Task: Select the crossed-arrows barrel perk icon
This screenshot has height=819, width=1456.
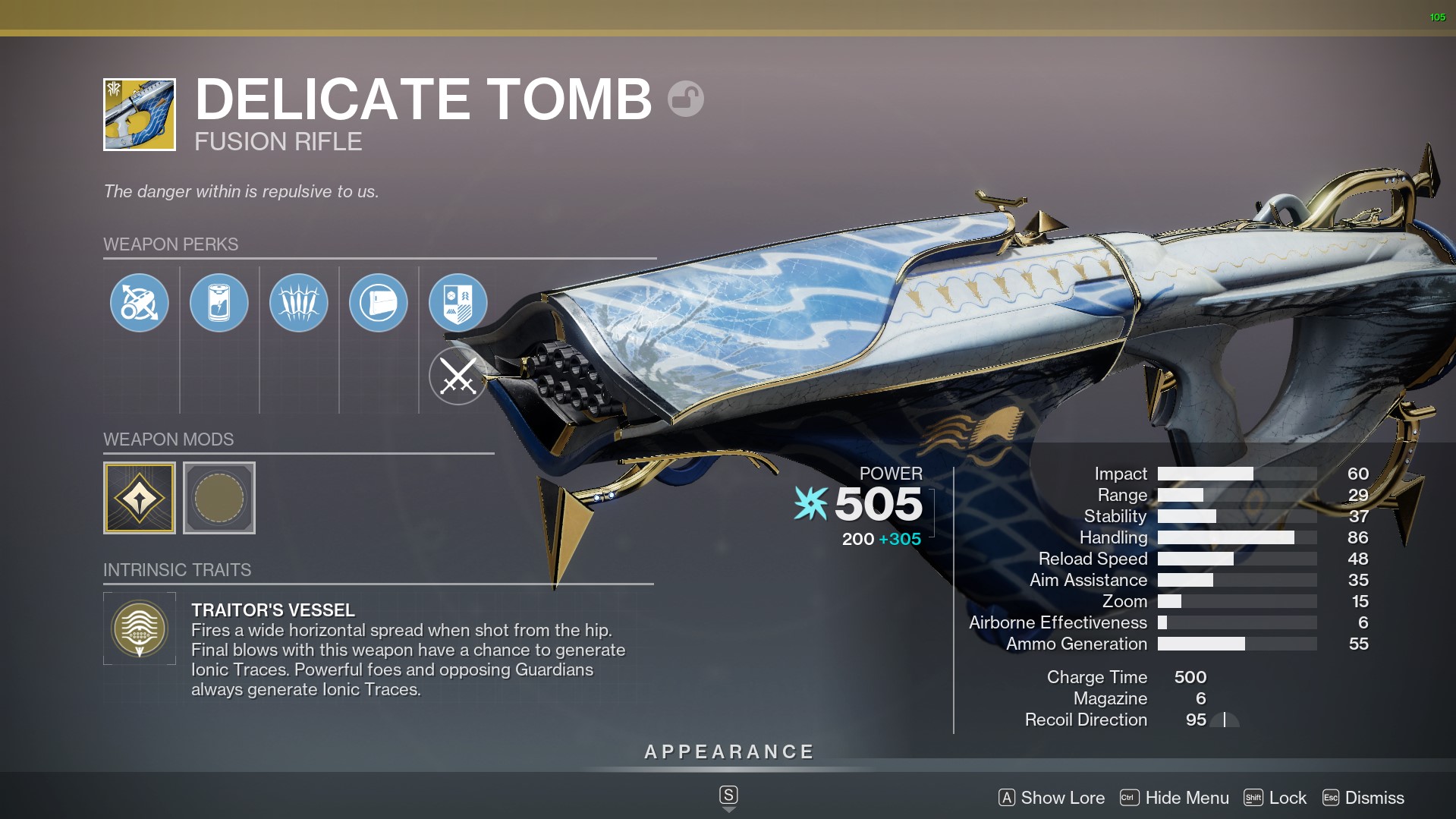Action: 140,303
